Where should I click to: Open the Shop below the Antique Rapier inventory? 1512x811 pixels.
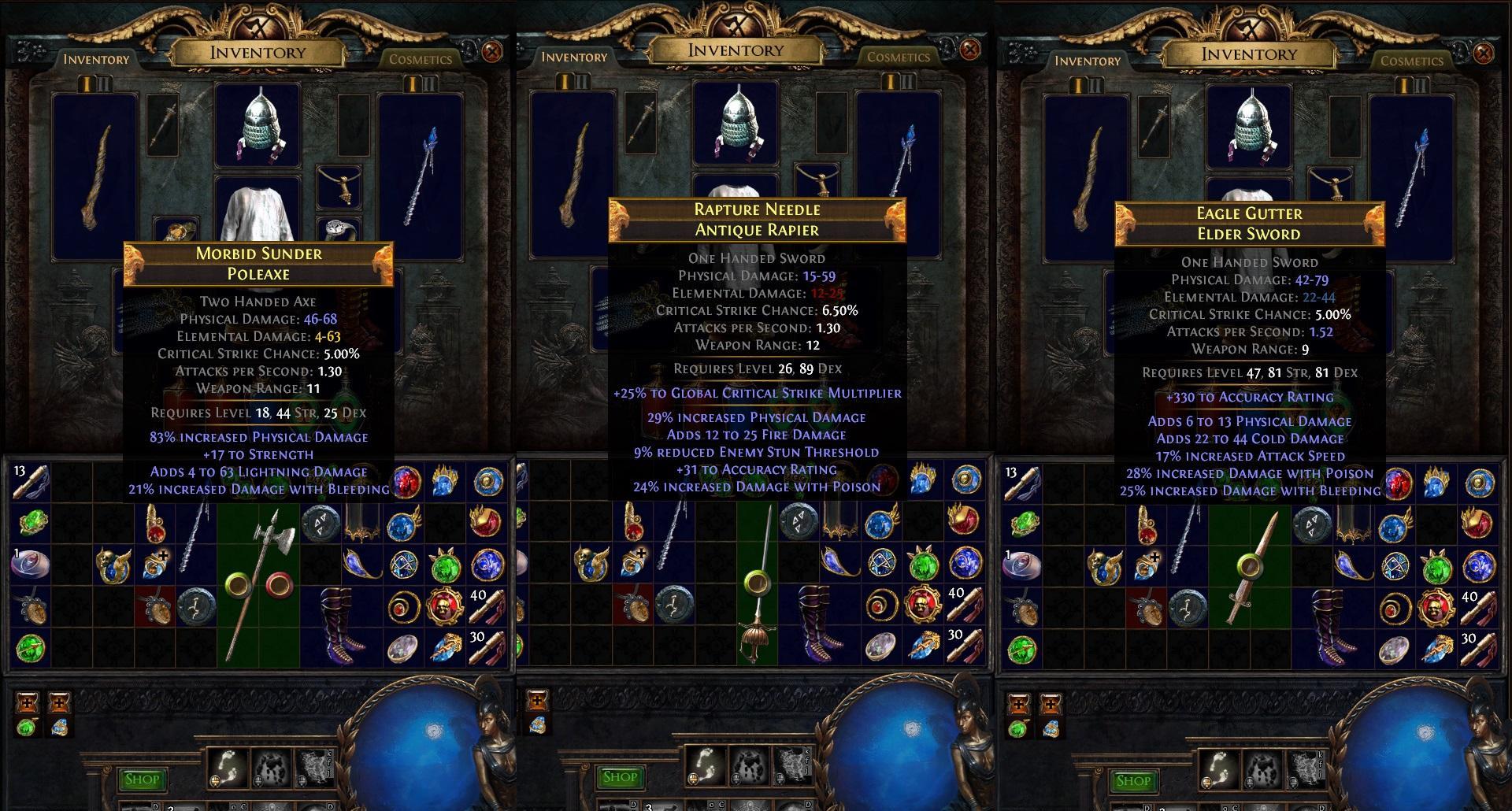point(620,778)
